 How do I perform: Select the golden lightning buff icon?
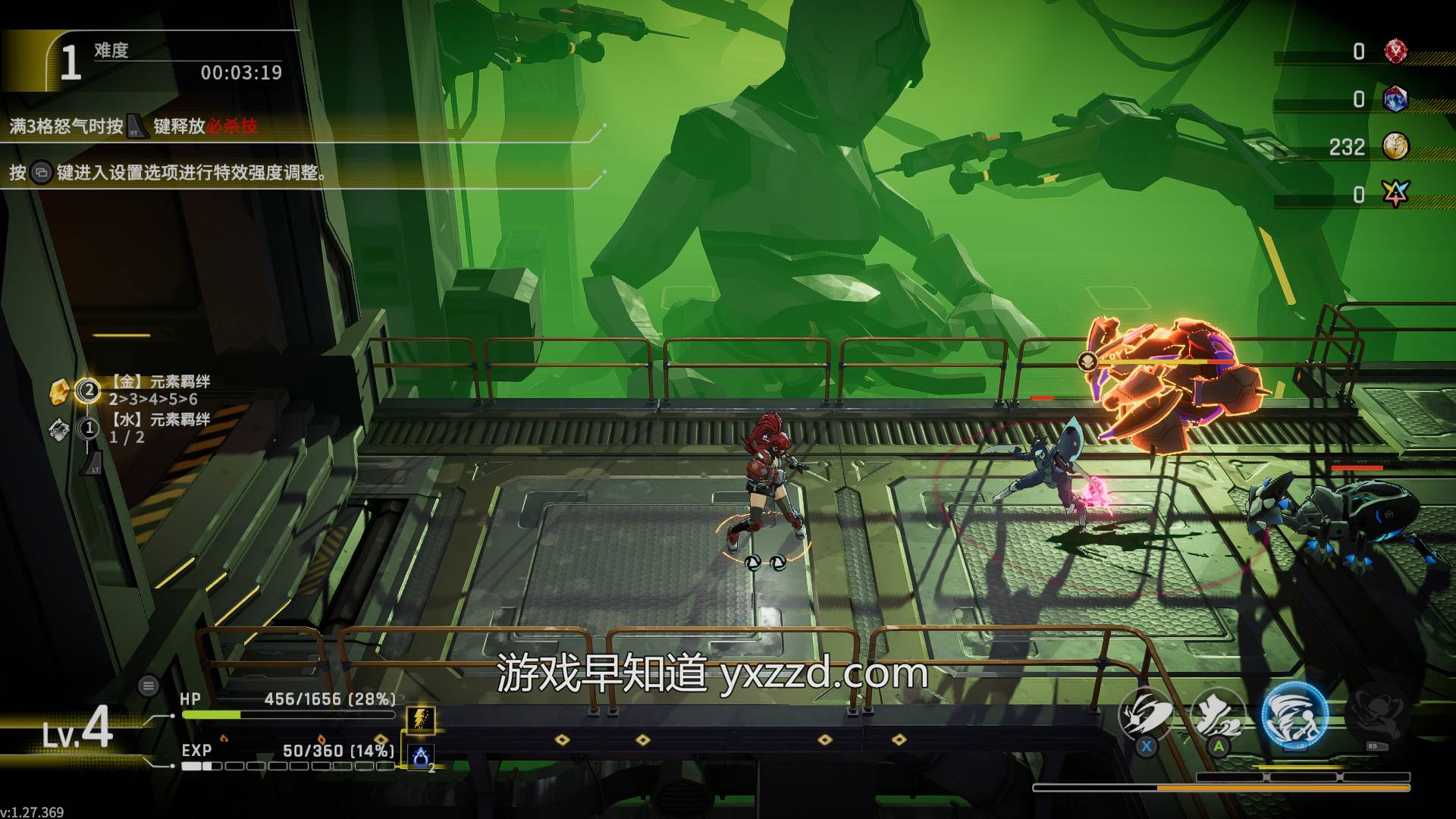421,719
